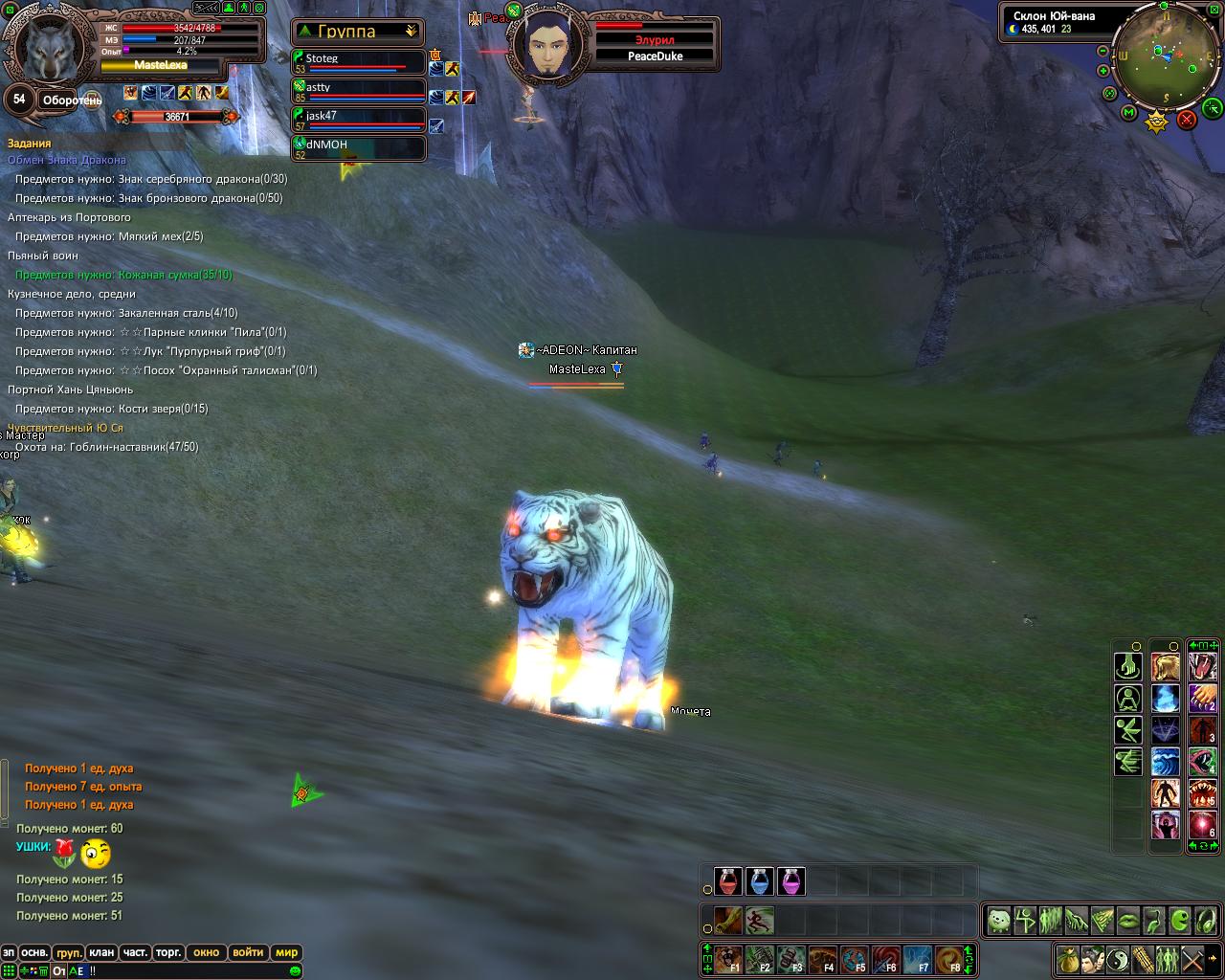Open the inventory bag icon
This screenshot has height=980, width=1225.
1068,958
